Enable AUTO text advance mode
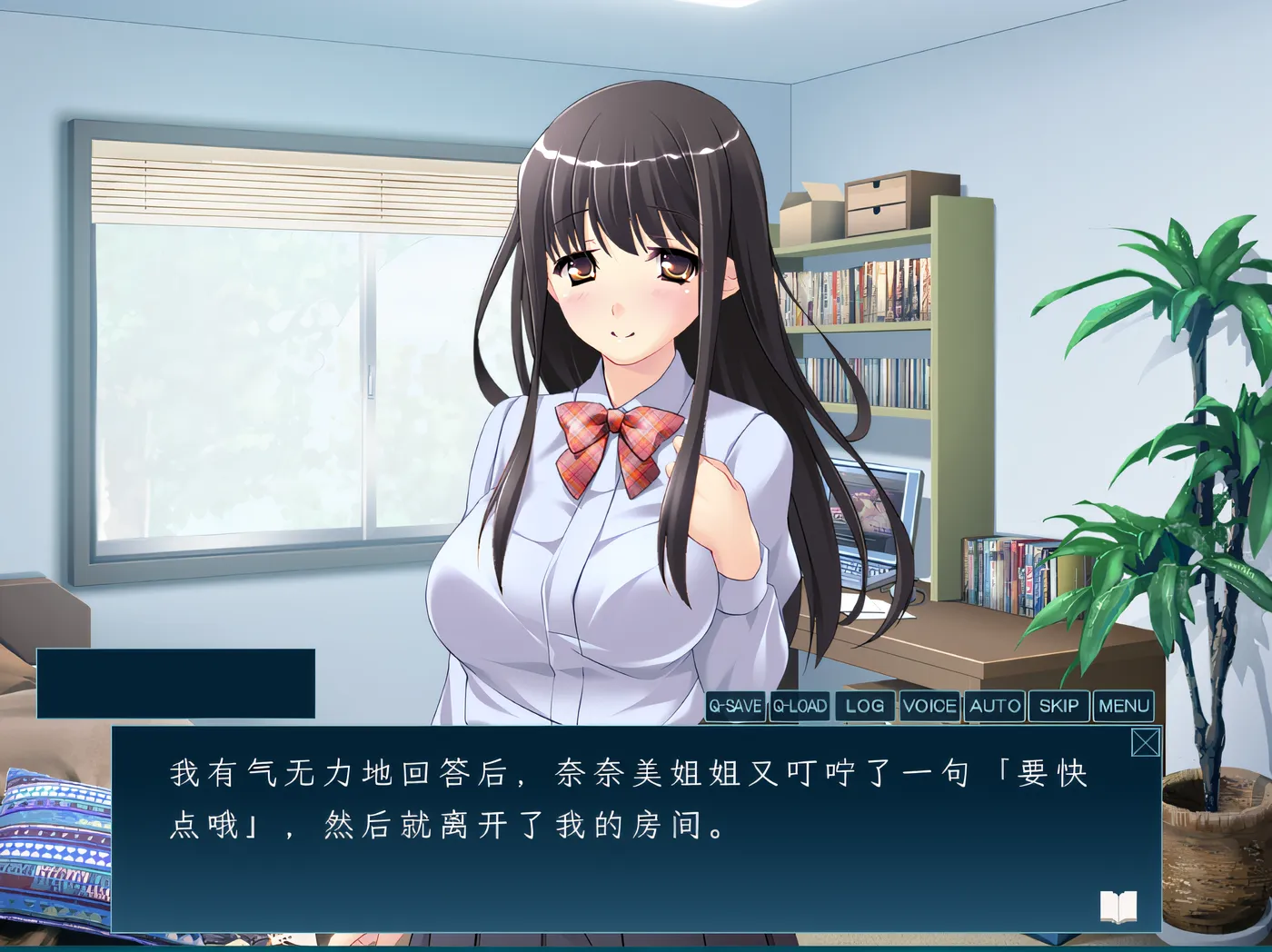1272x952 pixels. 994,705
